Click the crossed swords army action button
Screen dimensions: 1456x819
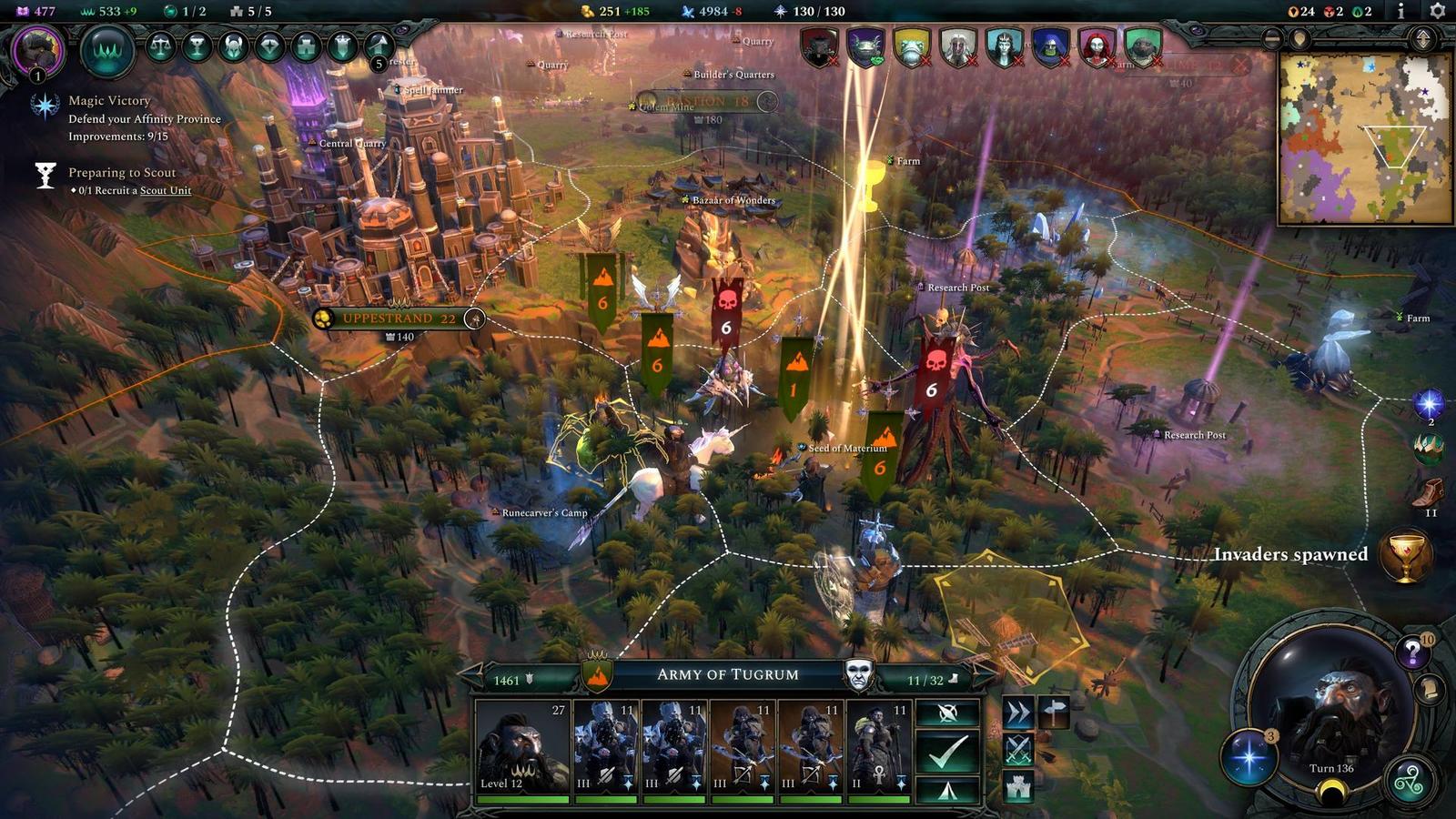point(1017,750)
